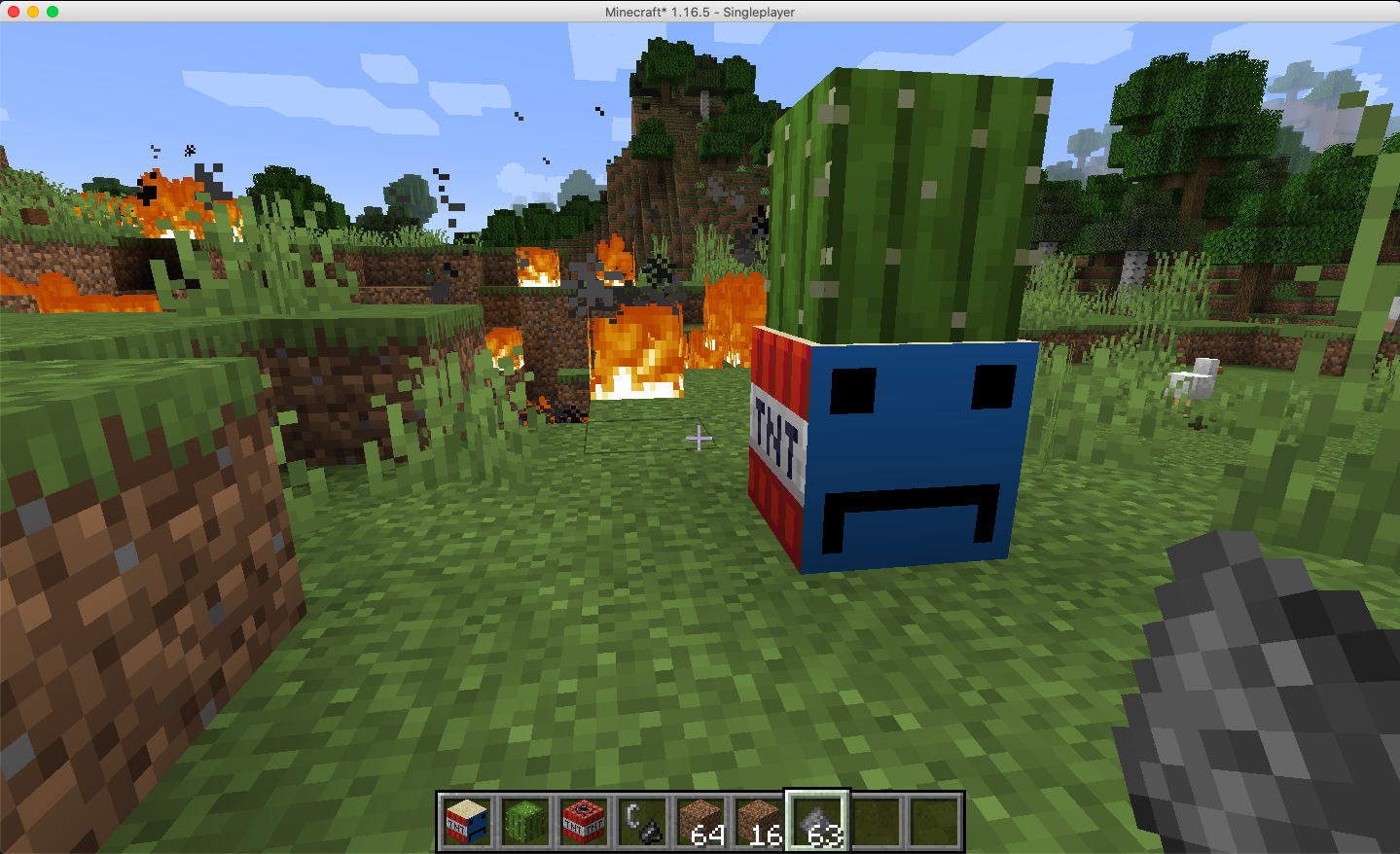Screen dimensions: 1400x854
Task: Select the blue-faced TNT block slot
Action: [467, 822]
